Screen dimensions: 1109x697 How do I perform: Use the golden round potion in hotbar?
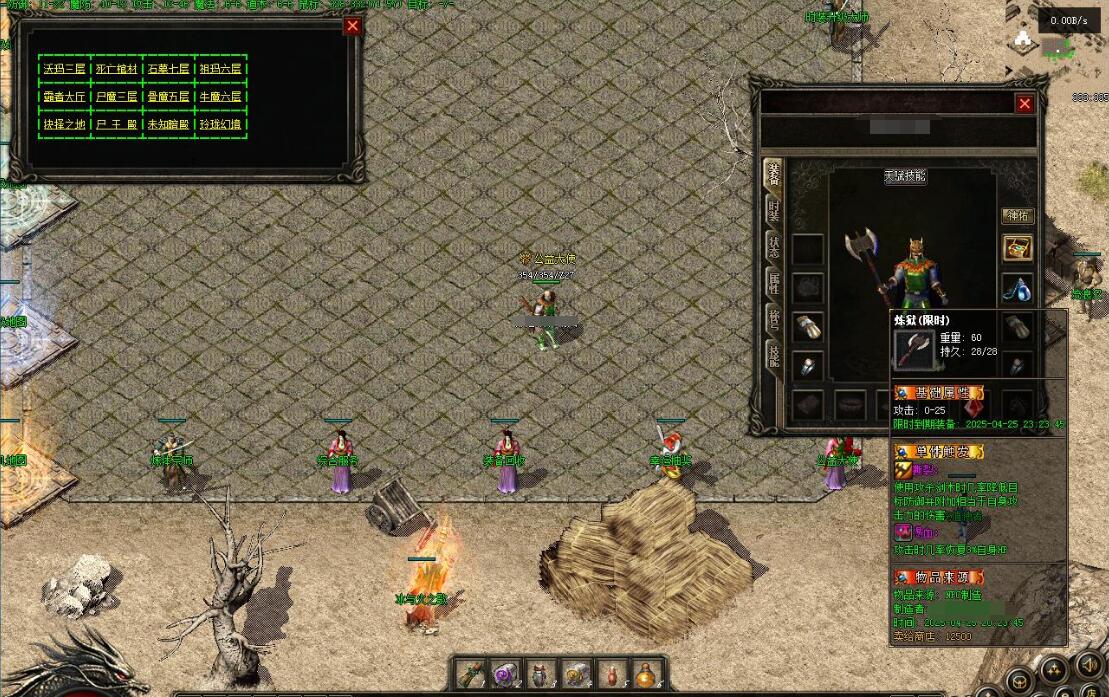(647, 674)
